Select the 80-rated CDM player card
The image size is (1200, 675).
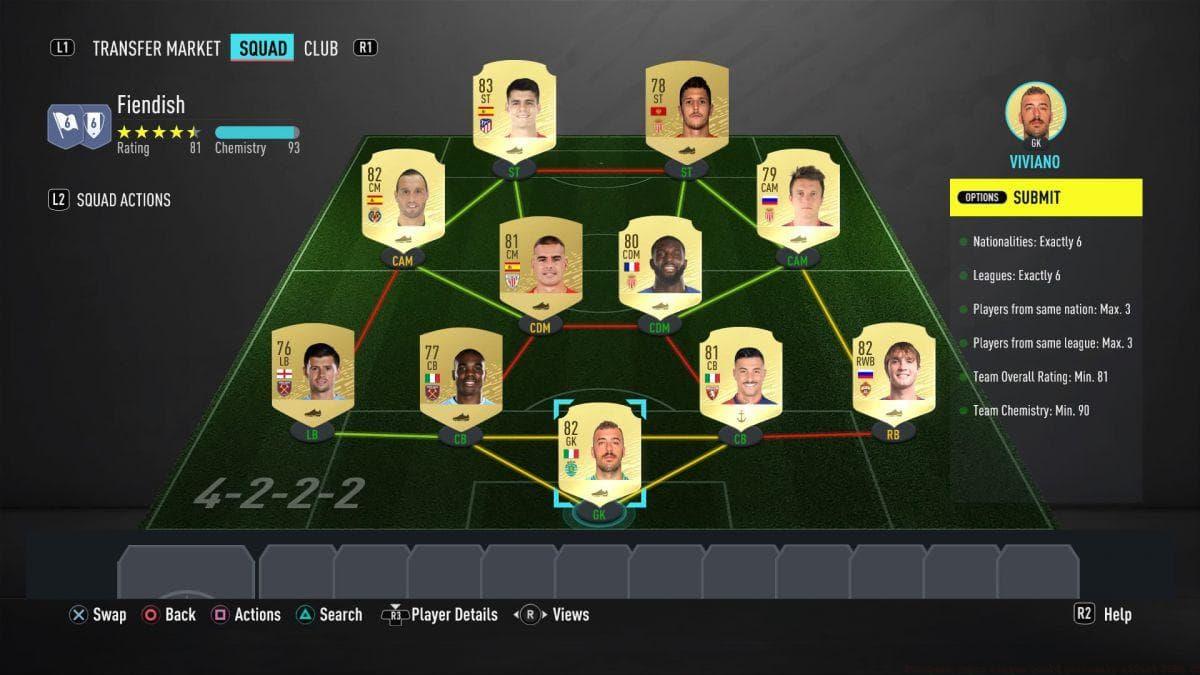(x=660, y=266)
